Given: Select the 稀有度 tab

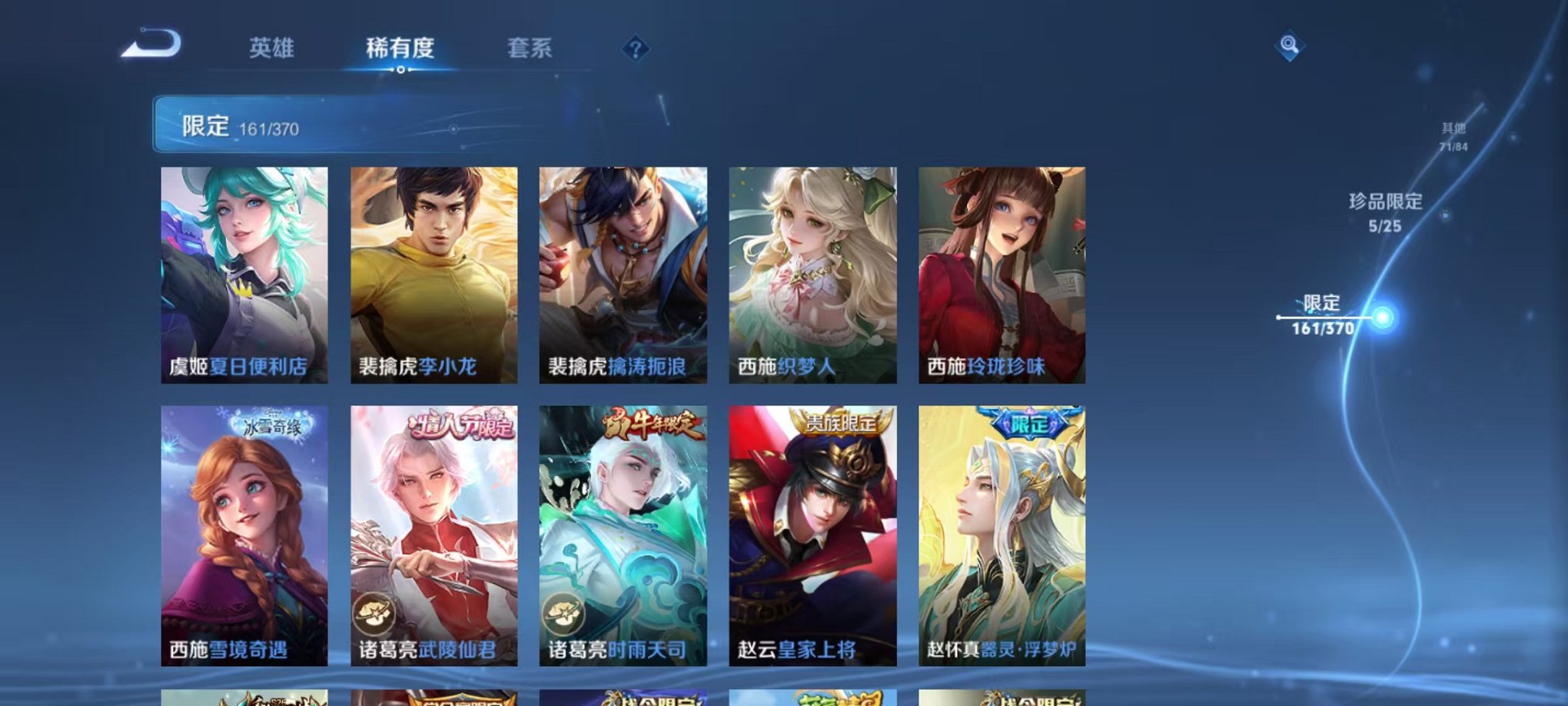Looking at the screenshot, I should point(400,48).
